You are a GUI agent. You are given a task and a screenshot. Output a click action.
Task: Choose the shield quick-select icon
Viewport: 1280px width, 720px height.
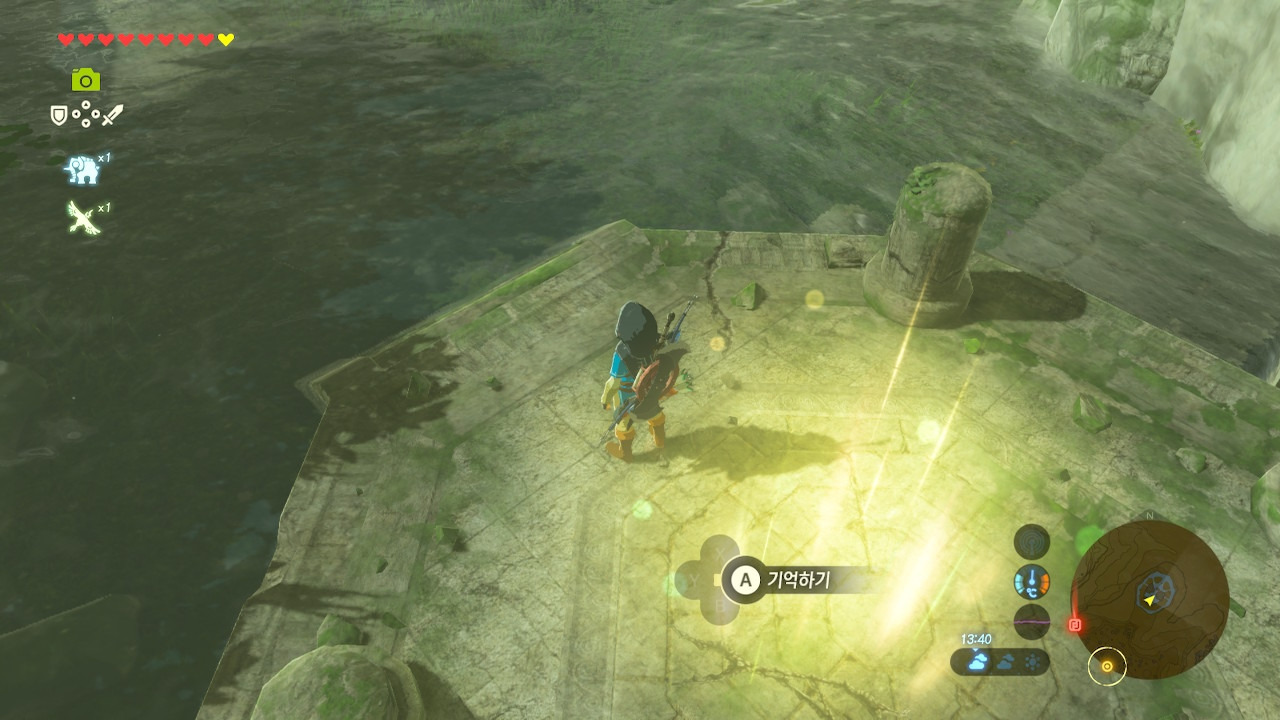click(x=59, y=116)
